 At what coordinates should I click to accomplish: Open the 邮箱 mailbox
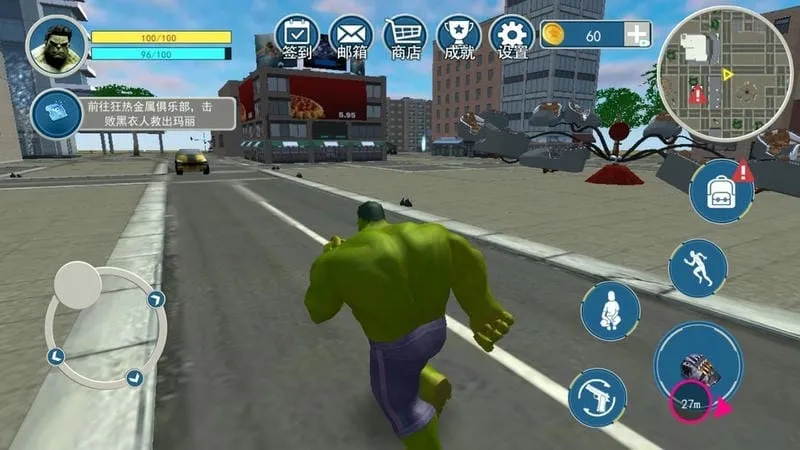351,36
